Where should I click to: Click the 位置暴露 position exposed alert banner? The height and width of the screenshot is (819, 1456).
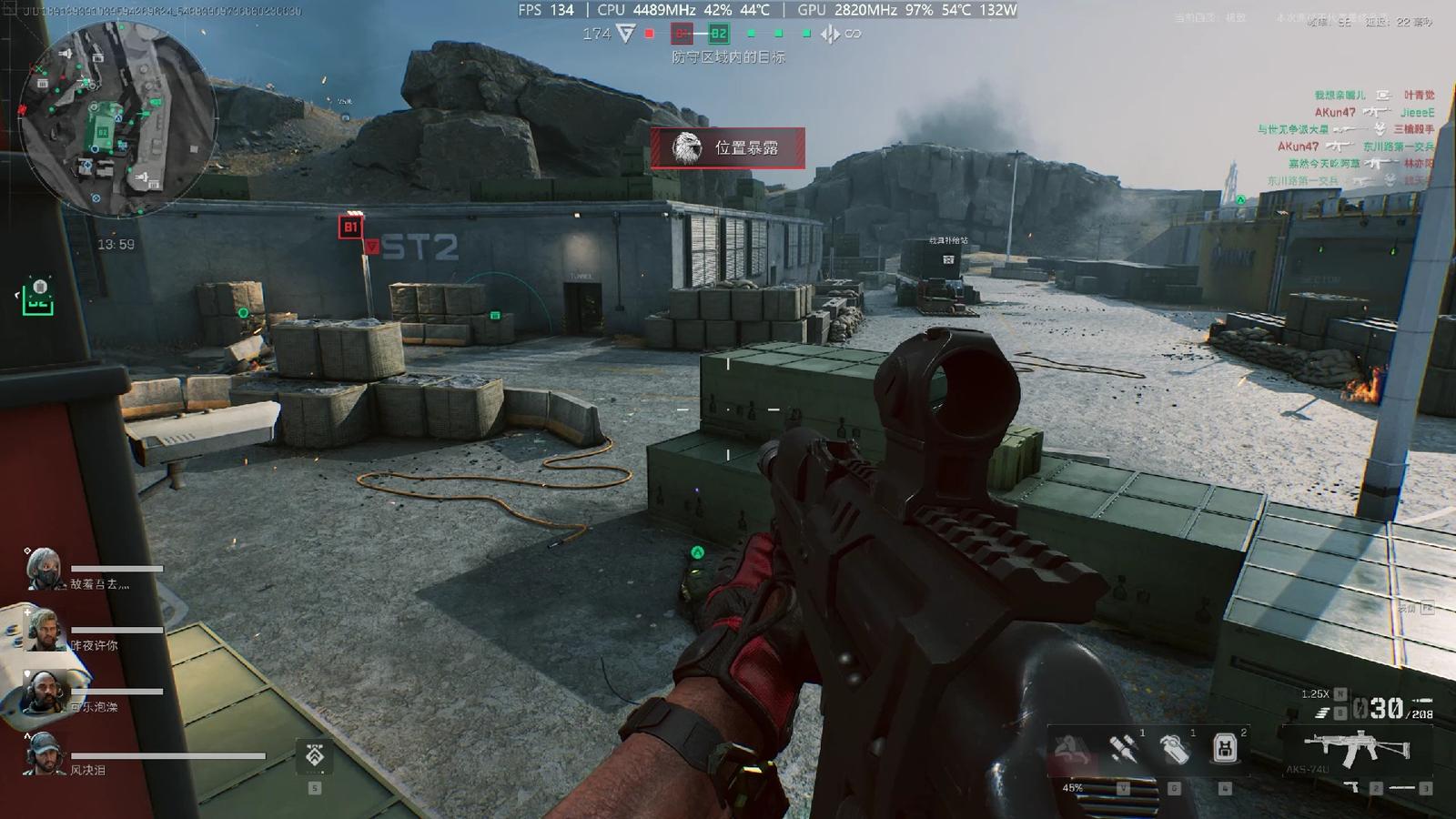point(727,147)
